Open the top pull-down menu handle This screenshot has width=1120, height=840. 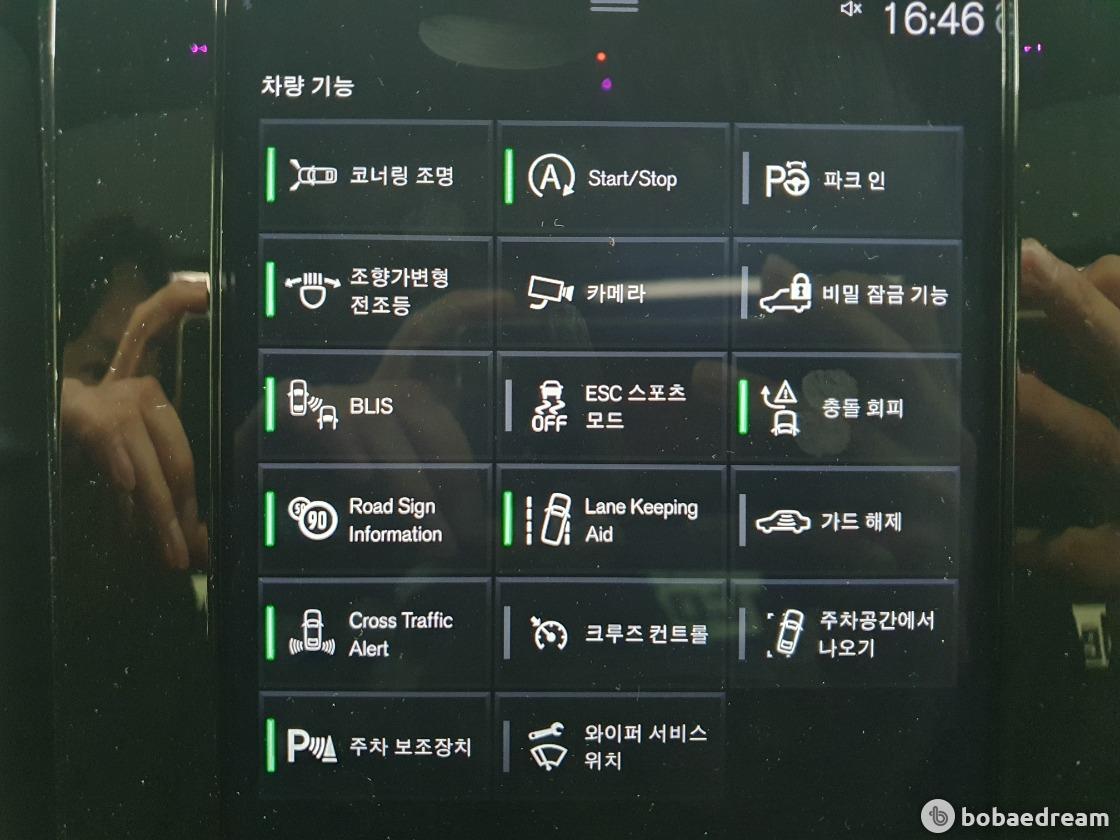613,5
